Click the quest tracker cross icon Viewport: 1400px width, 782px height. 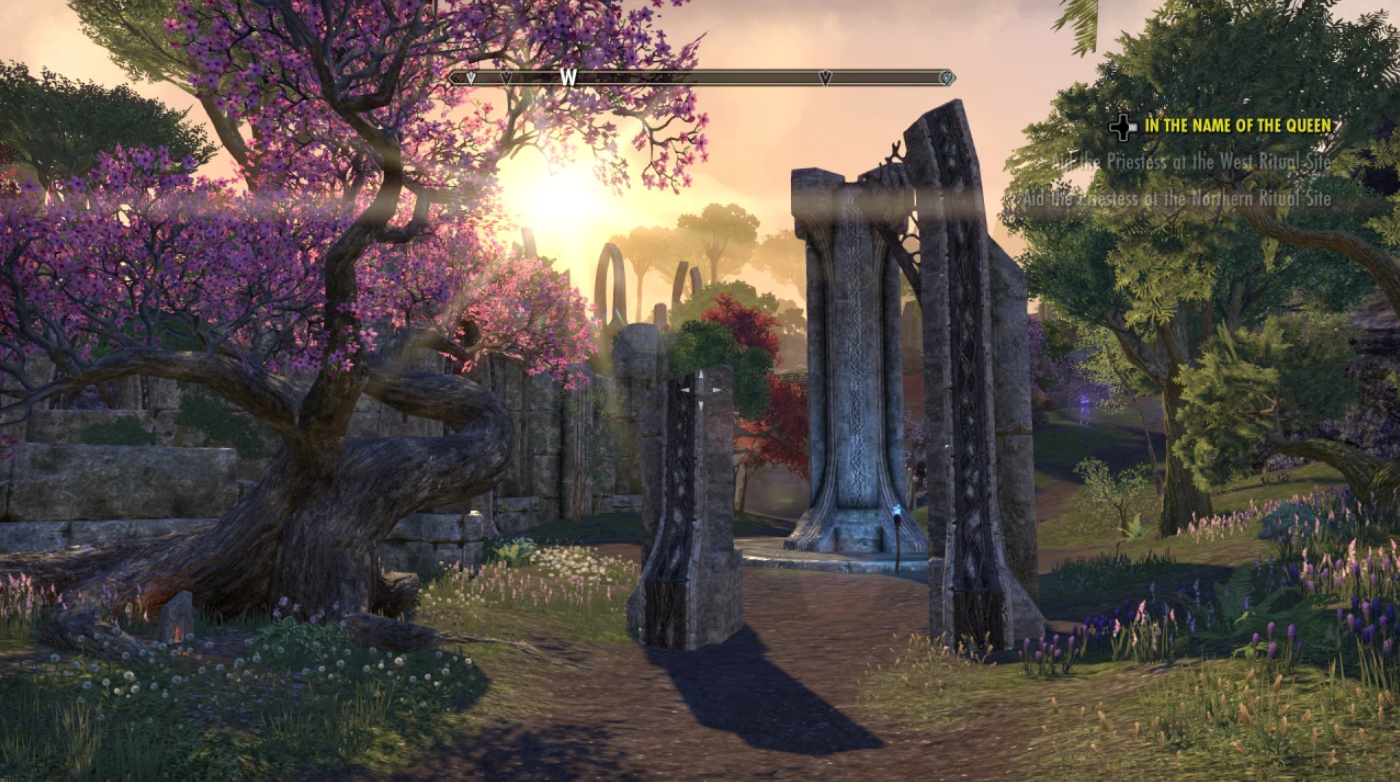pyautogui.click(x=1125, y=127)
